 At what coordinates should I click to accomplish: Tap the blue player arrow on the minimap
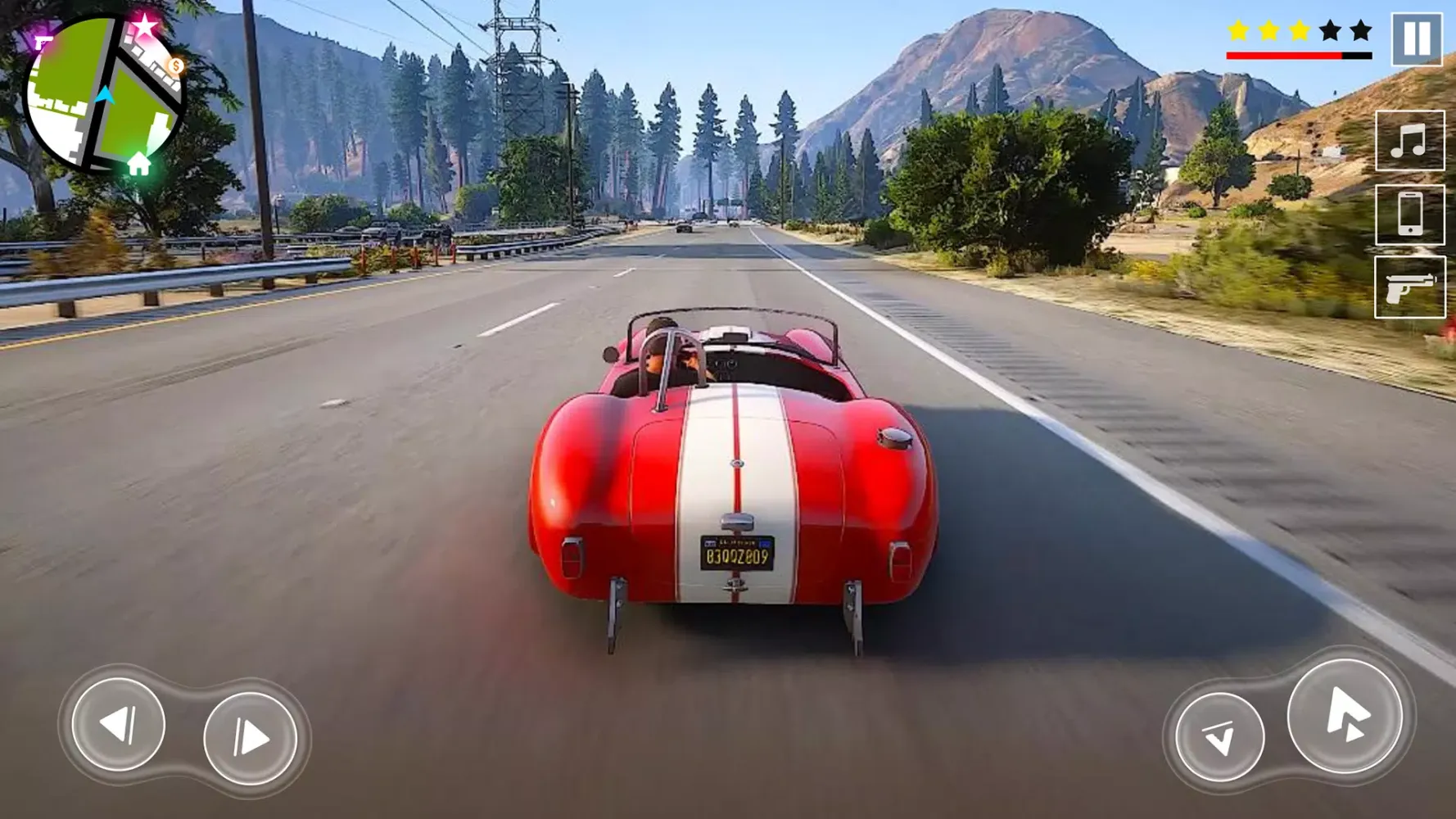click(x=104, y=96)
